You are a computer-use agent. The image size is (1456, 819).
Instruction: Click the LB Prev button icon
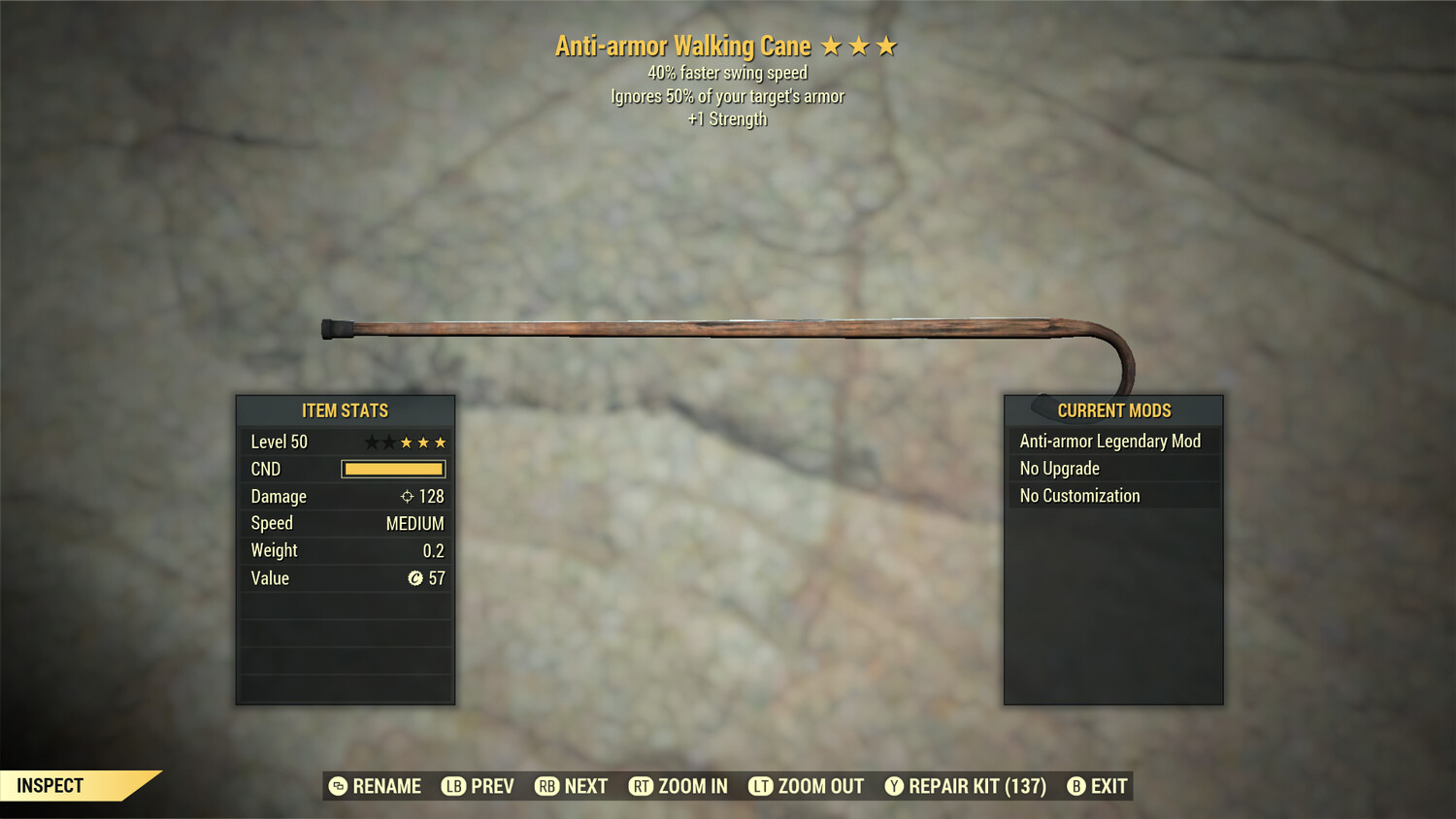[451, 786]
